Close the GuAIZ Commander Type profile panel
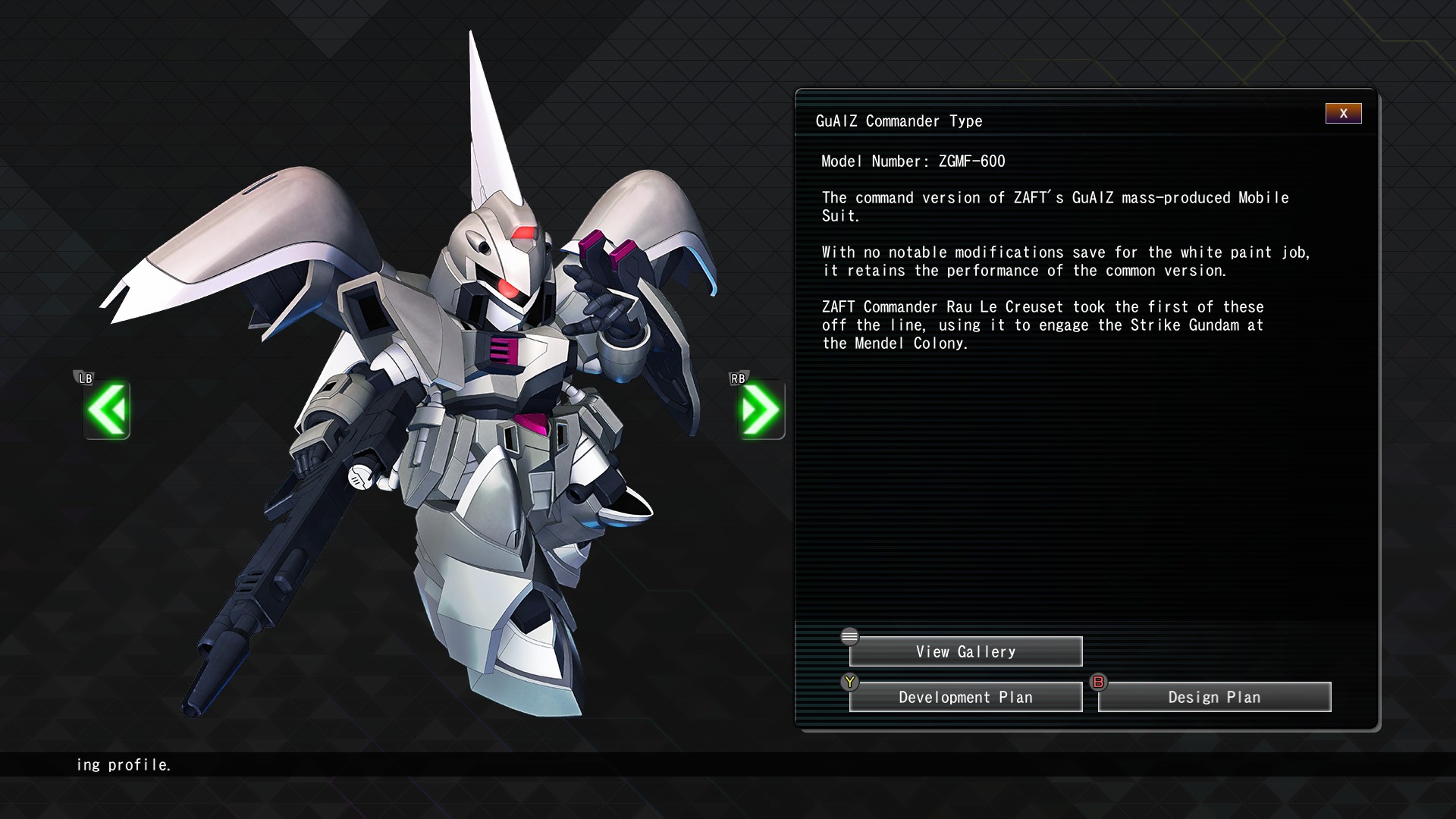 click(1343, 114)
